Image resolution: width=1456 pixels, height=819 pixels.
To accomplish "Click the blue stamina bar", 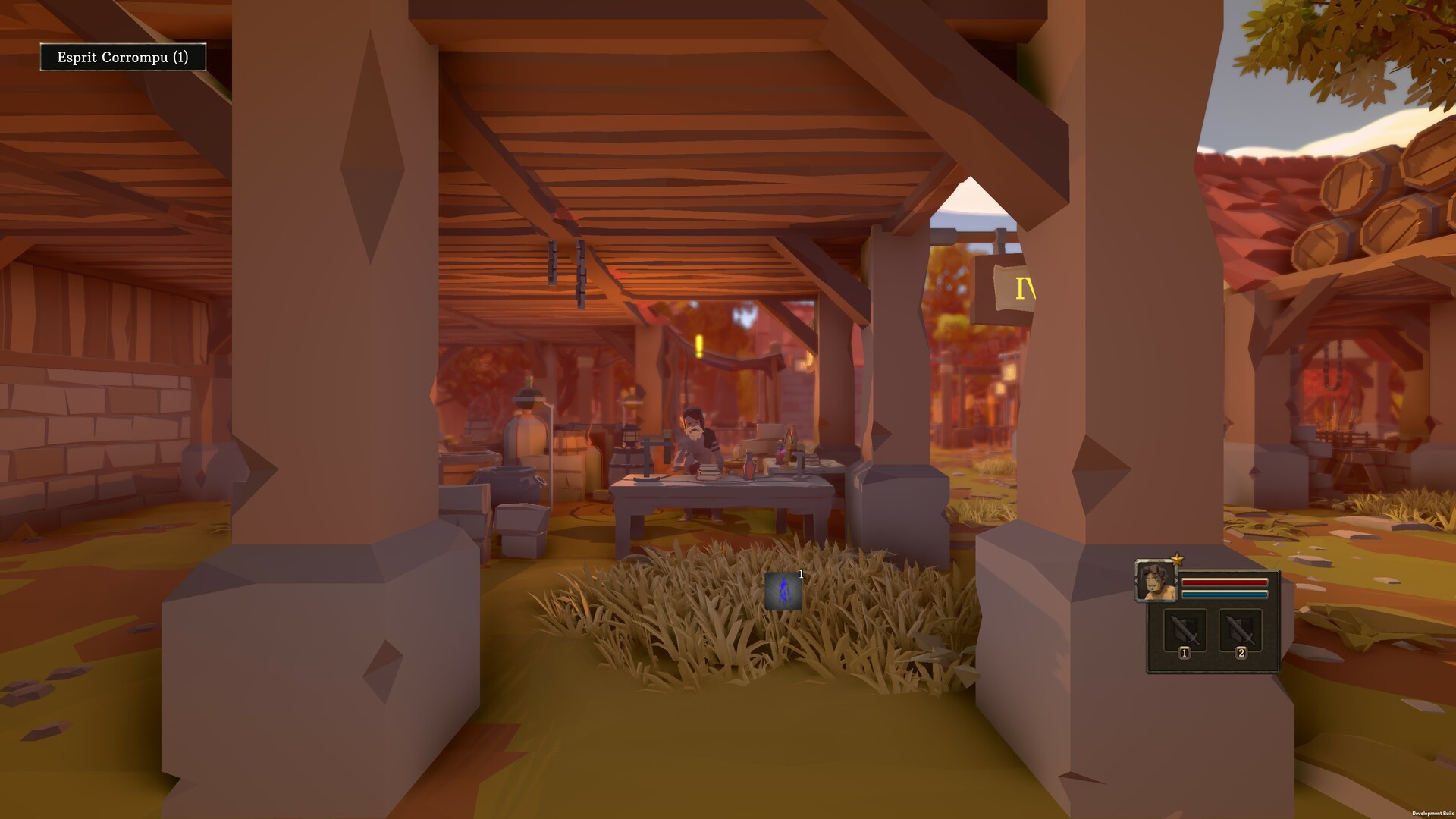I will (1225, 594).
